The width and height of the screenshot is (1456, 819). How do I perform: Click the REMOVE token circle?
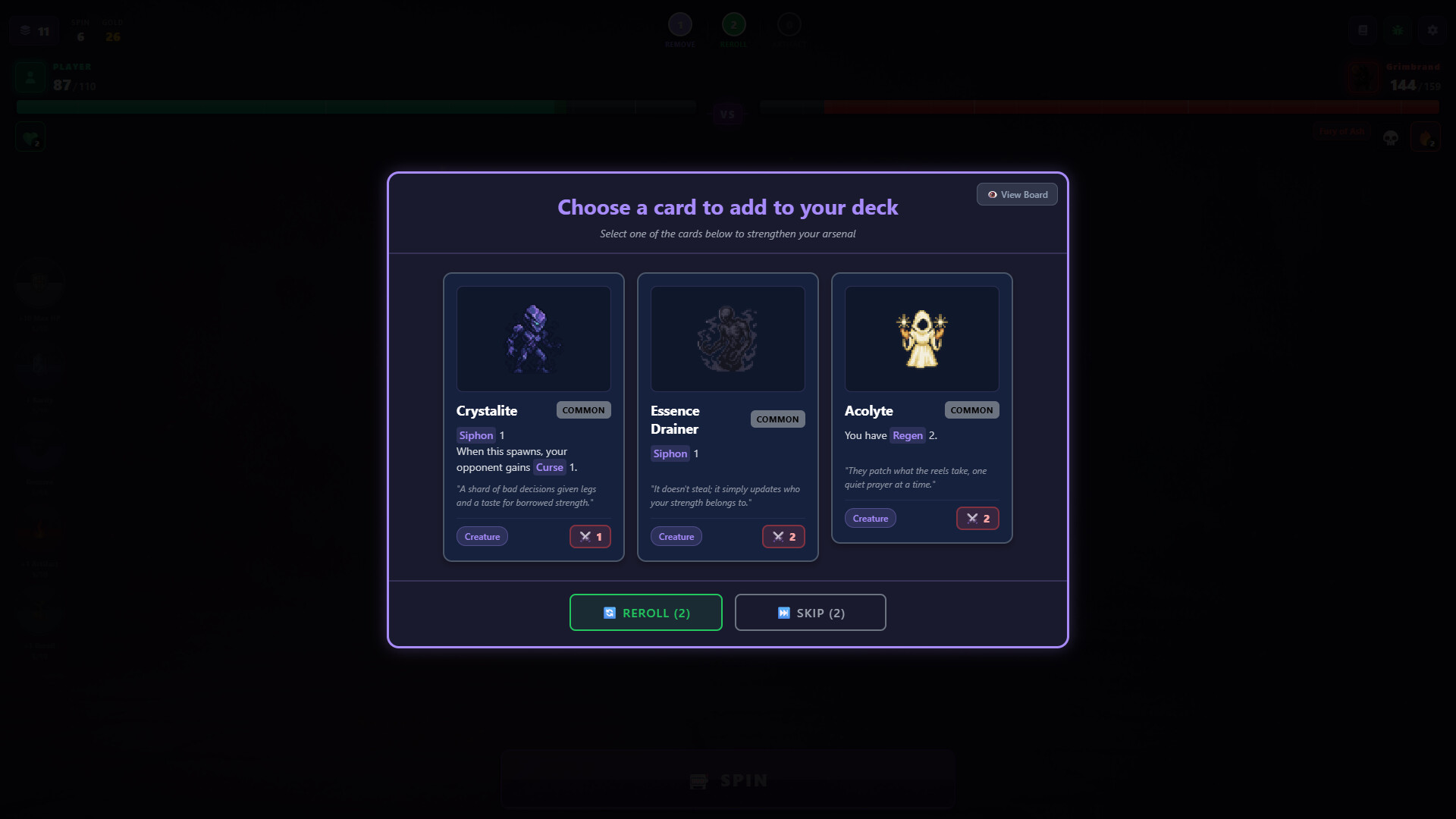click(x=679, y=24)
